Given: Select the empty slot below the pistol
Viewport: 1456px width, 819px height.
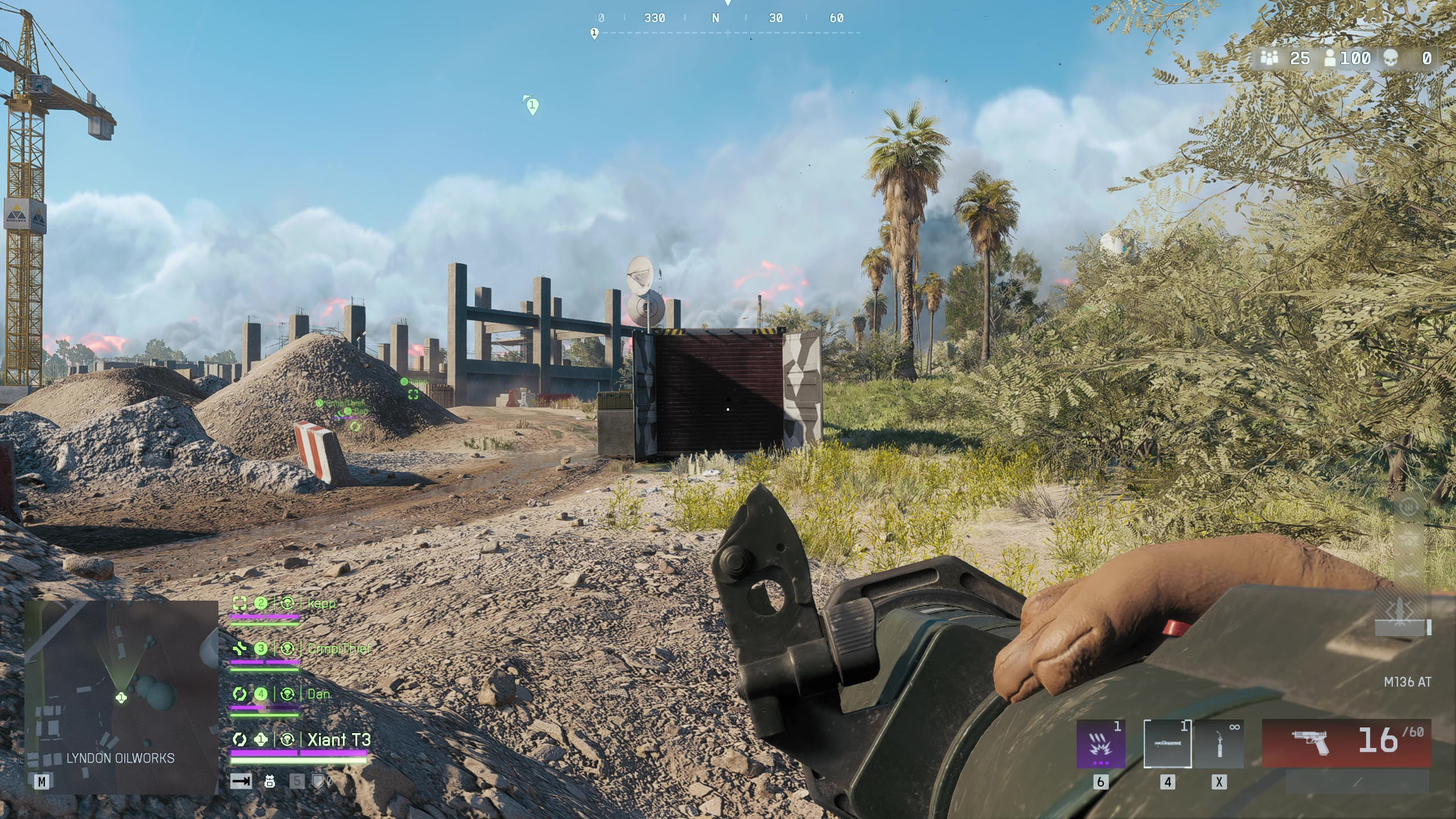Looking at the screenshot, I should coord(1358,783).
